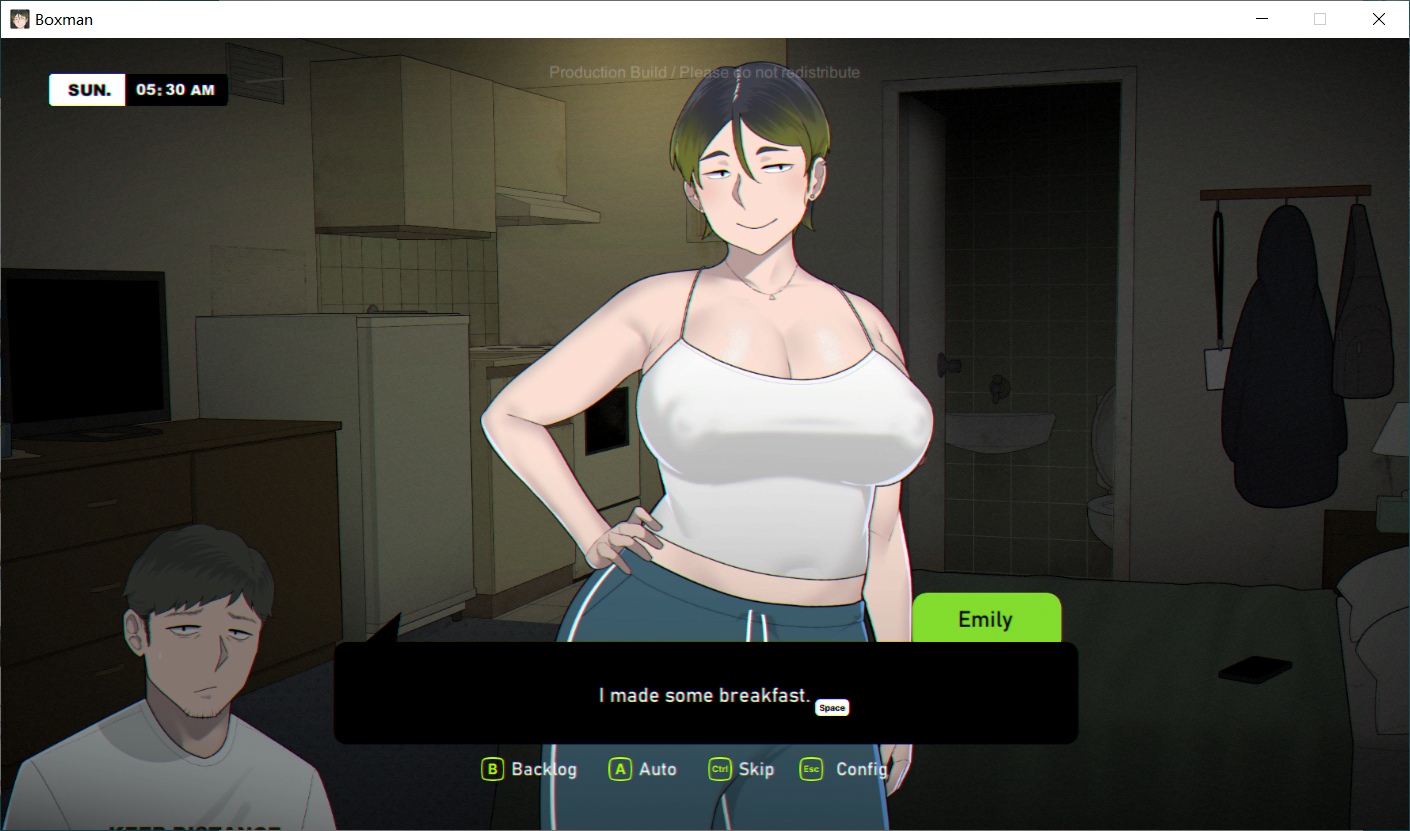
Task: Open the Backlog dialogue history
Action: (x=530, y=769)
